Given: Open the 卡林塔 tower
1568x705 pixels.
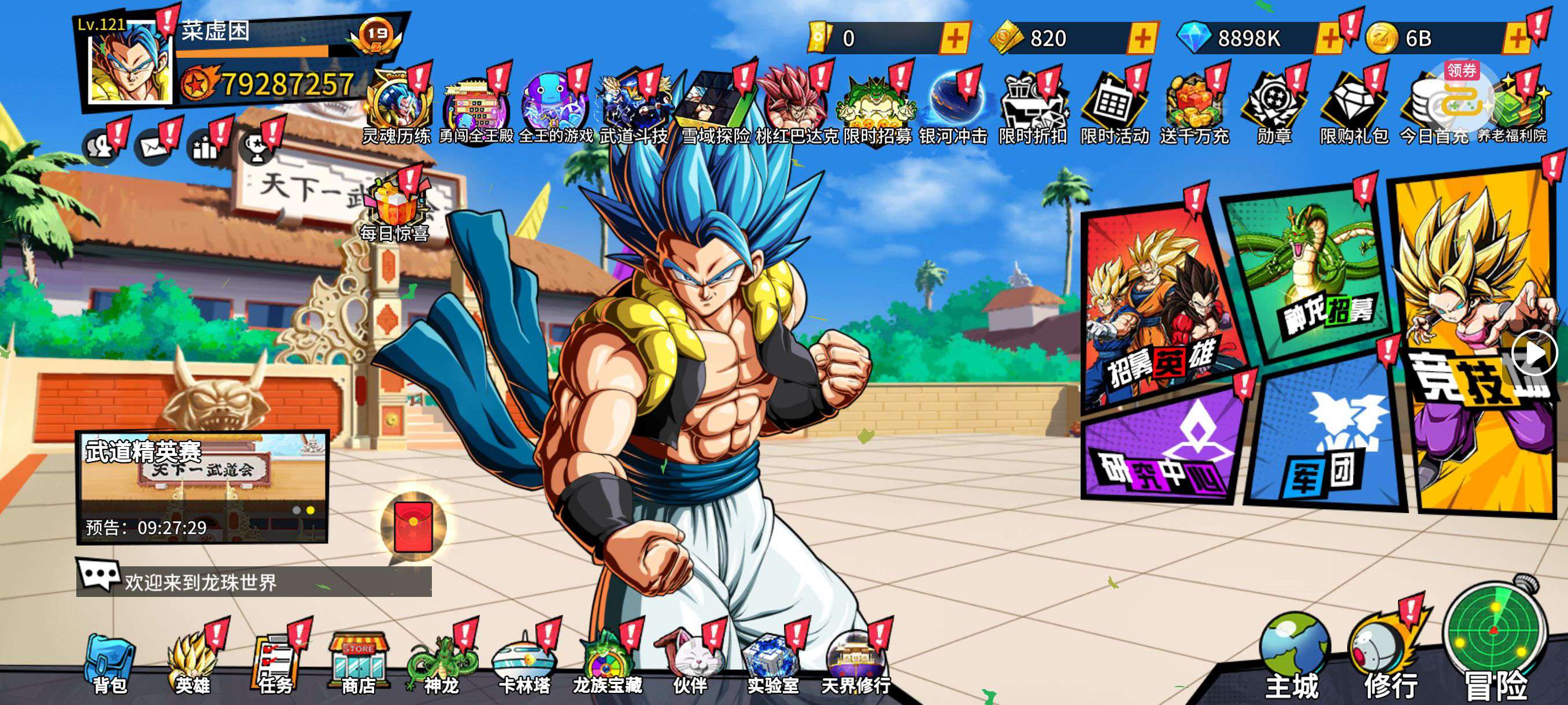Looking at the screenshot, I should click(x=524, y=664).
